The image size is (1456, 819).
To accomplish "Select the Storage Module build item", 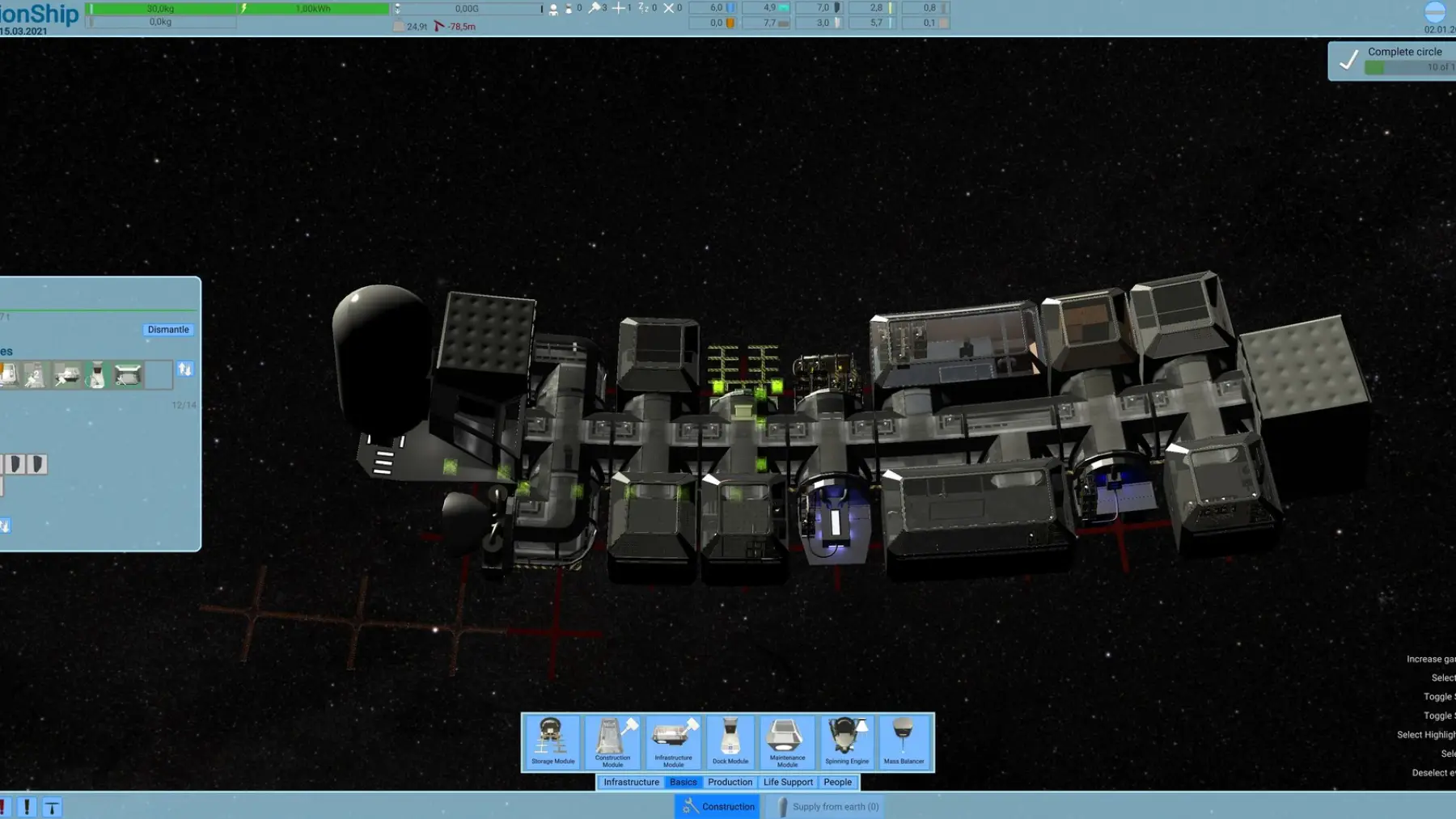I will pyautogui.click(x=552, y=741).
